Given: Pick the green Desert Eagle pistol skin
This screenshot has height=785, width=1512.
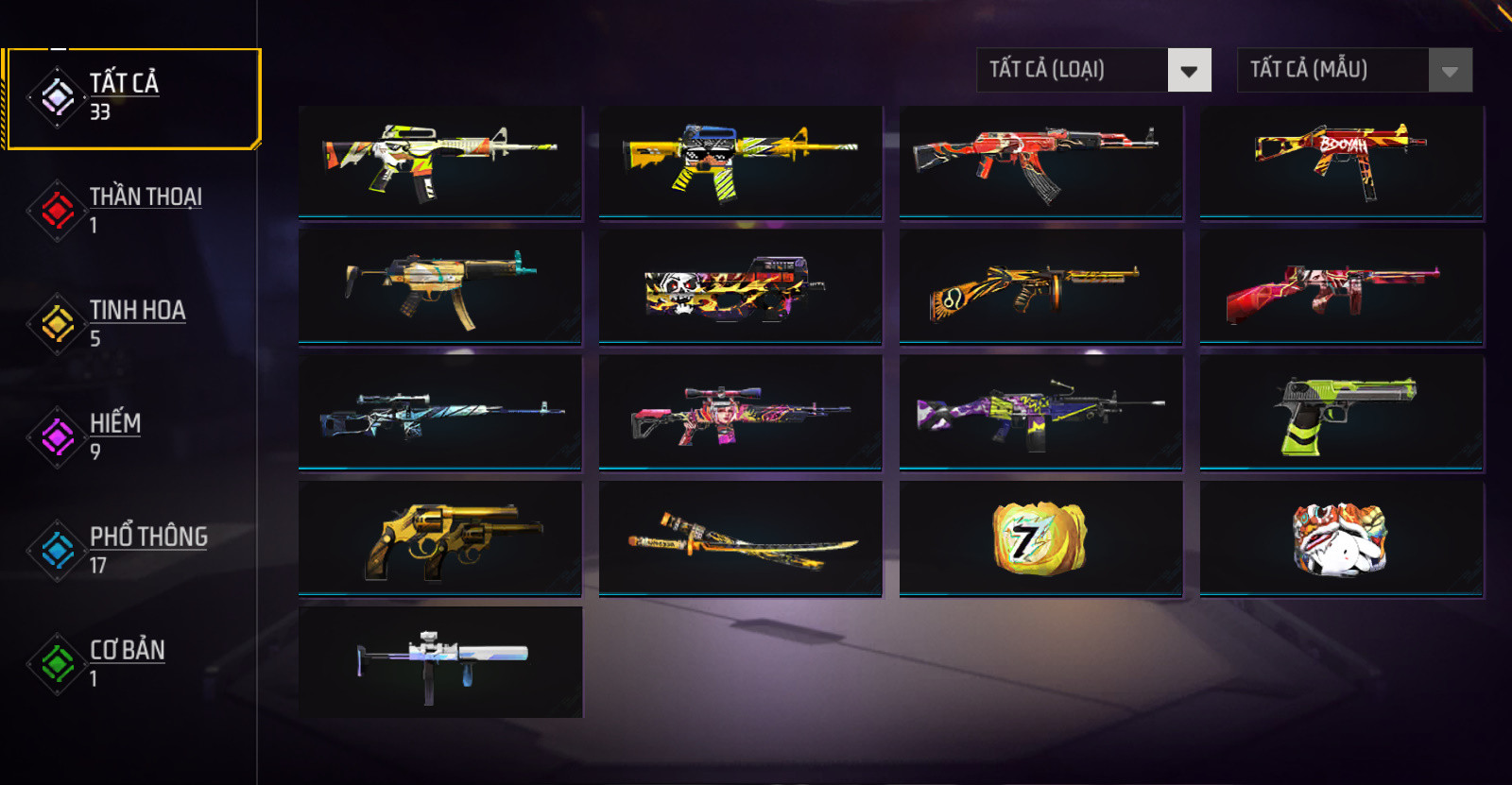Looking at the screenshot, I should [1341, 412].
